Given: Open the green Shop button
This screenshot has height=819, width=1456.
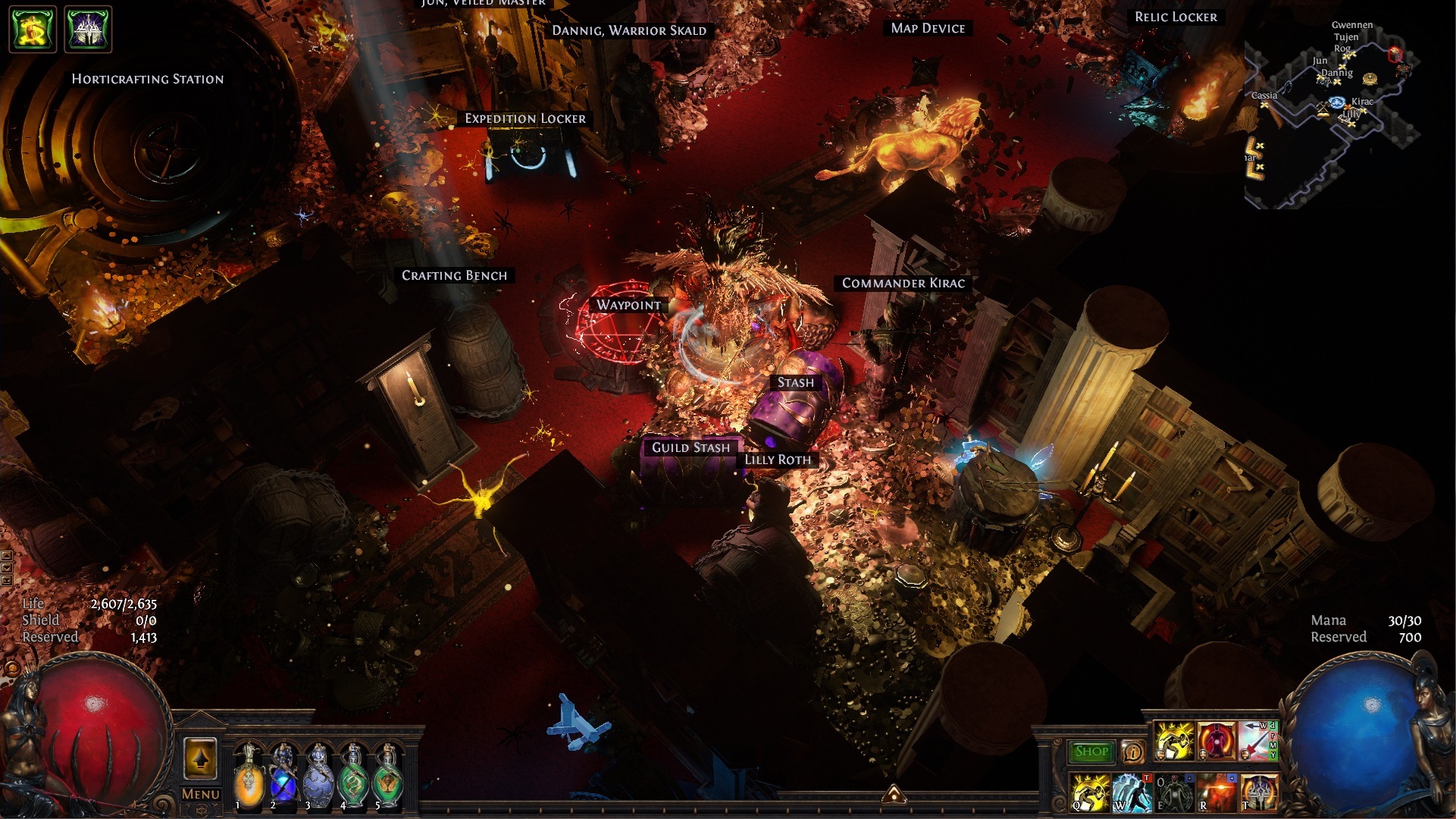Looking at the screenshot, I should tap(1091, 752).
